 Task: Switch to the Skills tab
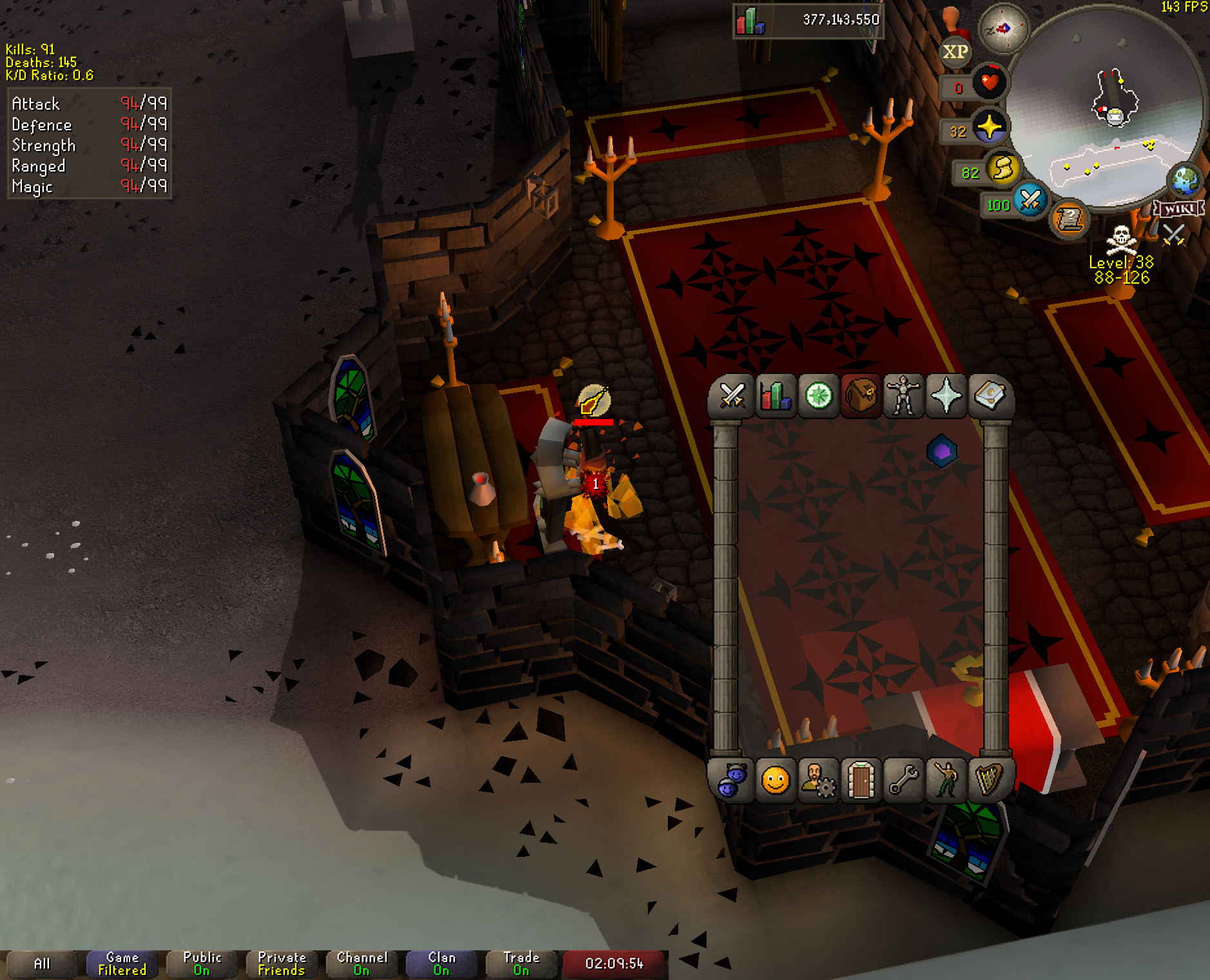point(775,395)
